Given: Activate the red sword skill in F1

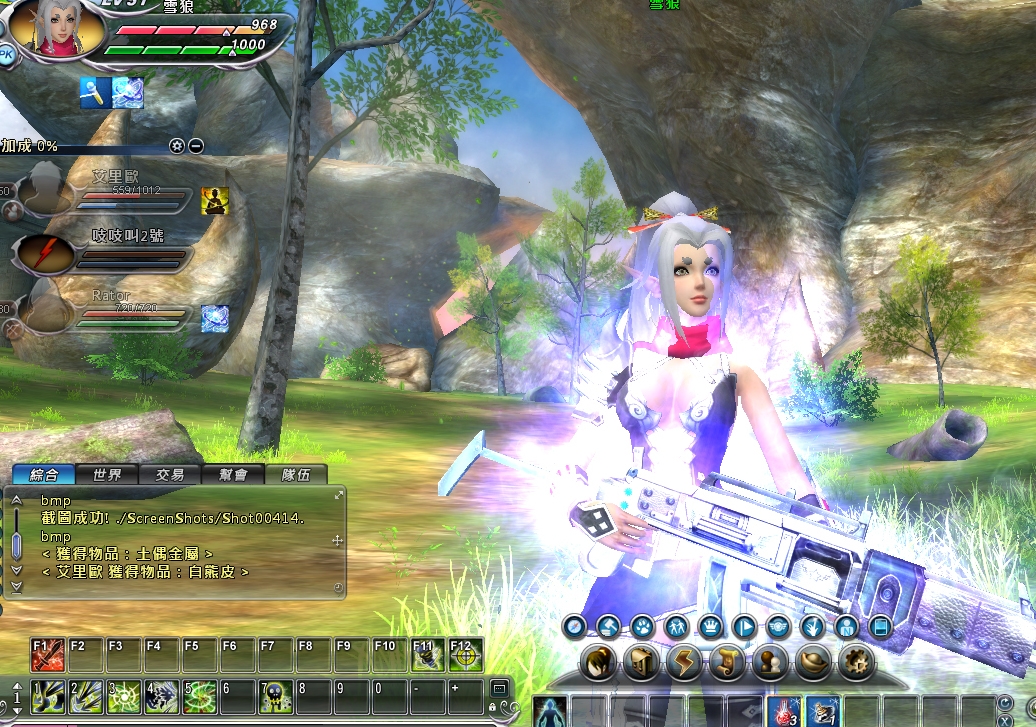Looking at the screenshot, I should click(x=48, y=654).
